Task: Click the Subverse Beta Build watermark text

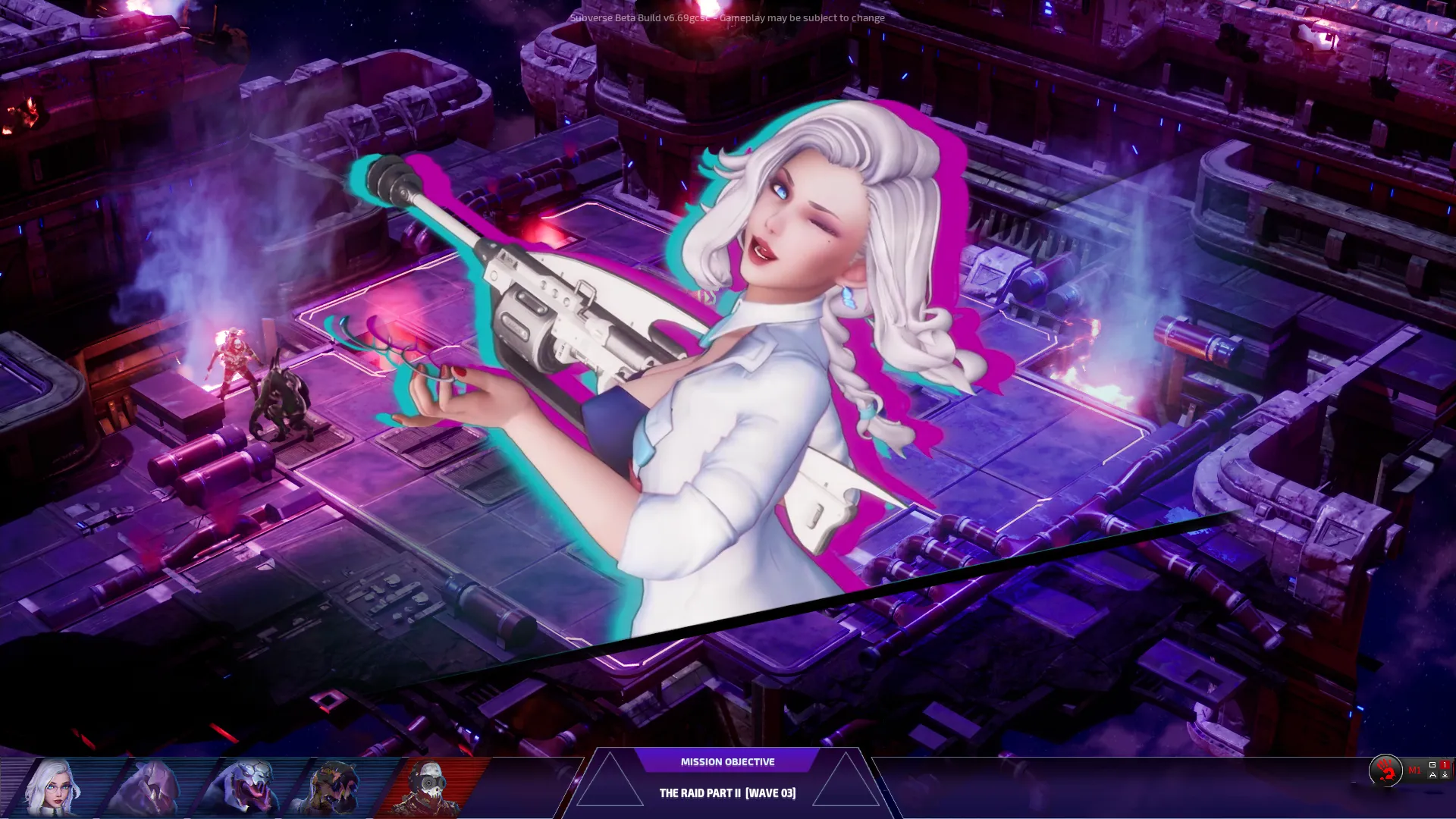Action: [x=726, y=17]
